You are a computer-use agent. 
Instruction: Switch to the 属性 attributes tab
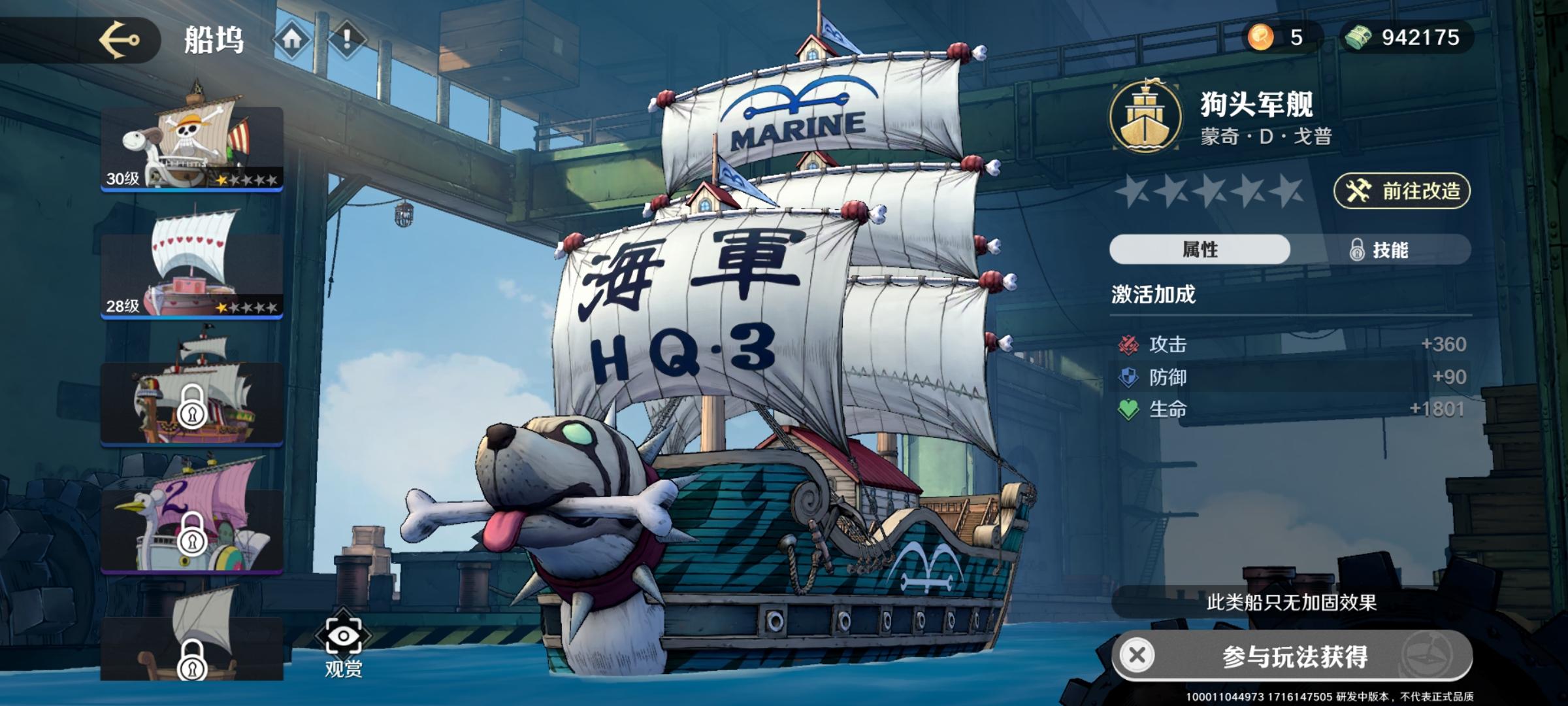1200,250
